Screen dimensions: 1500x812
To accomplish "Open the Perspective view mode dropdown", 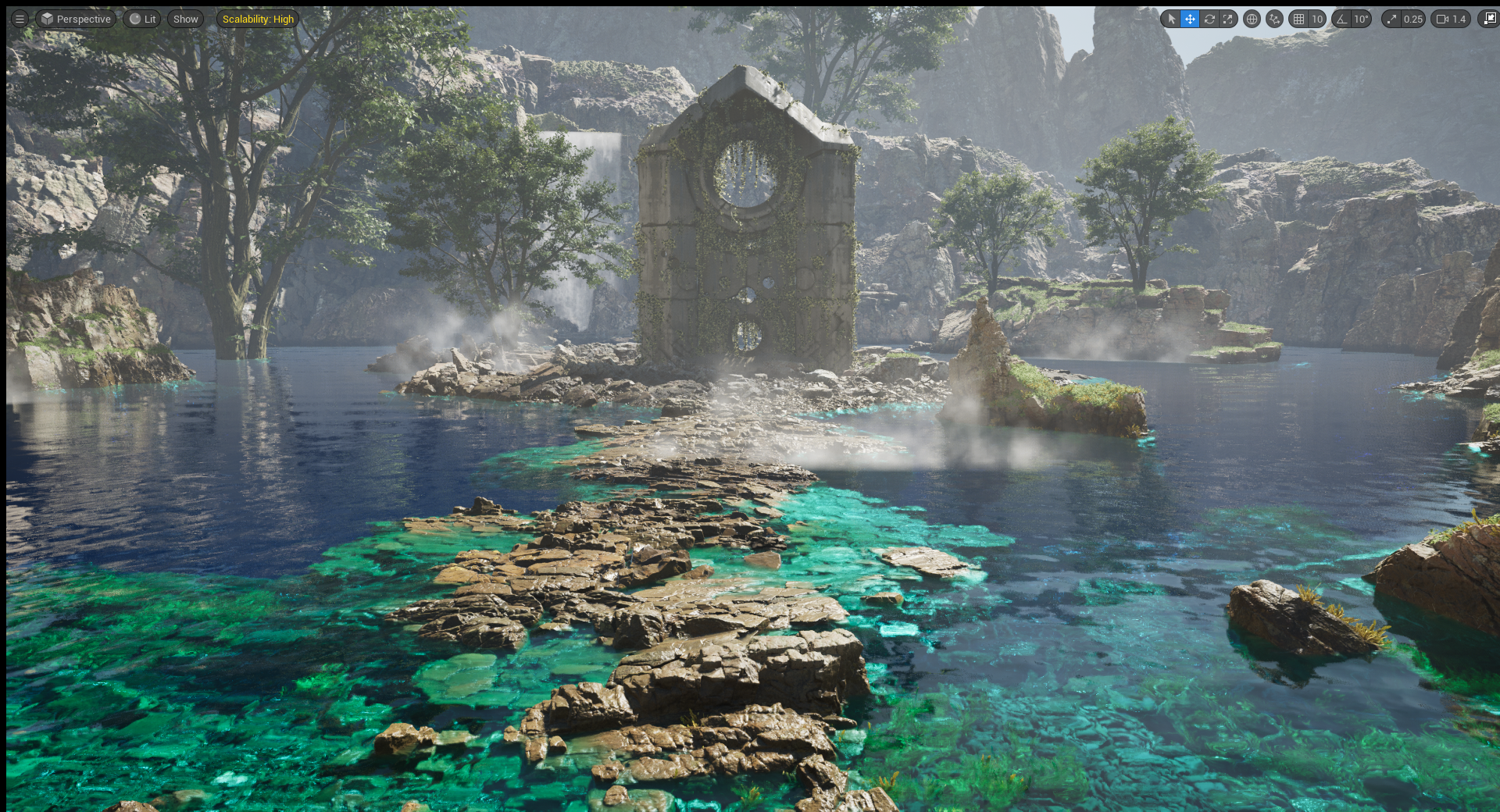I will (77, 19).
